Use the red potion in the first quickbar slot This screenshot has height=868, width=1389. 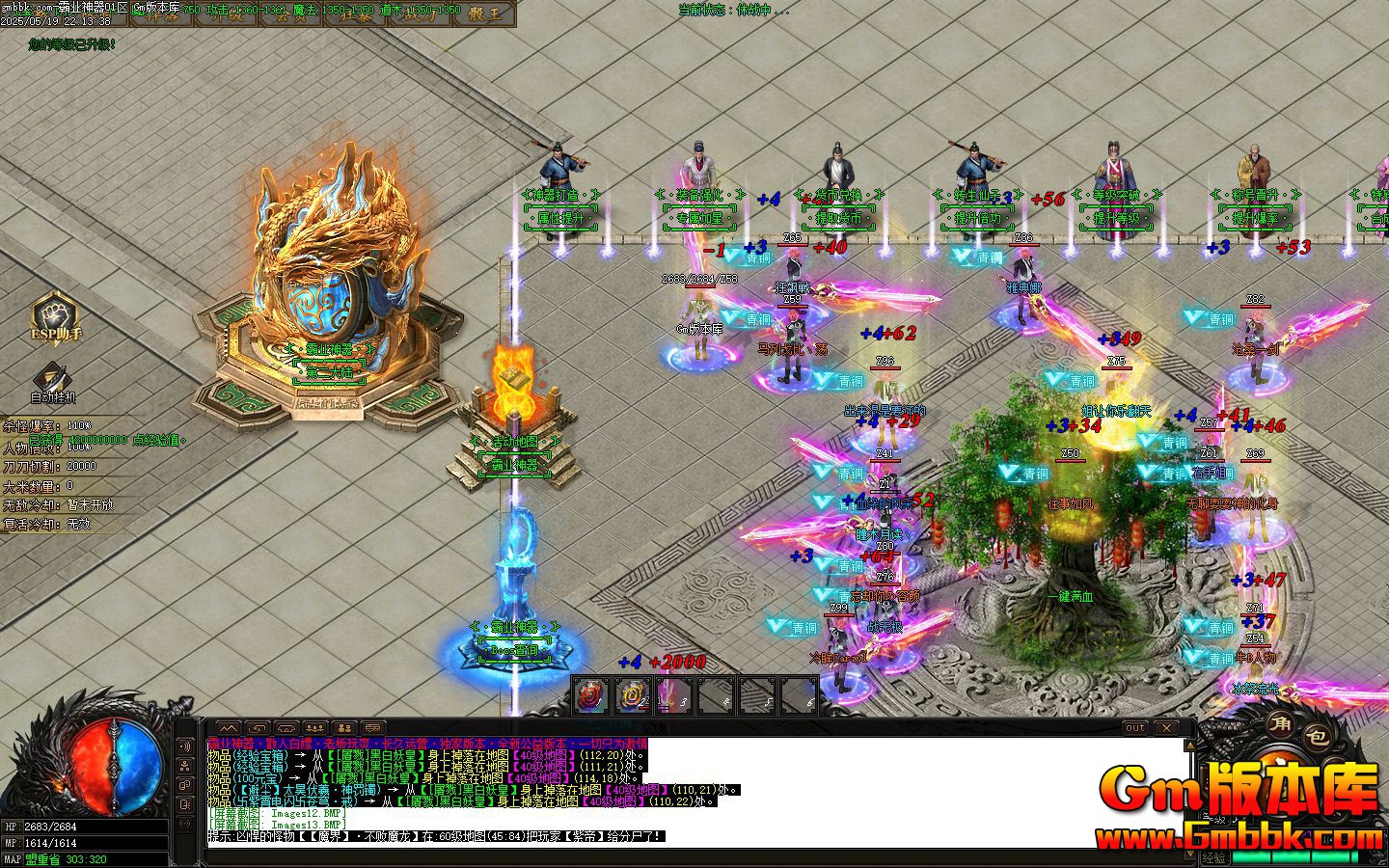coord(589,696)
